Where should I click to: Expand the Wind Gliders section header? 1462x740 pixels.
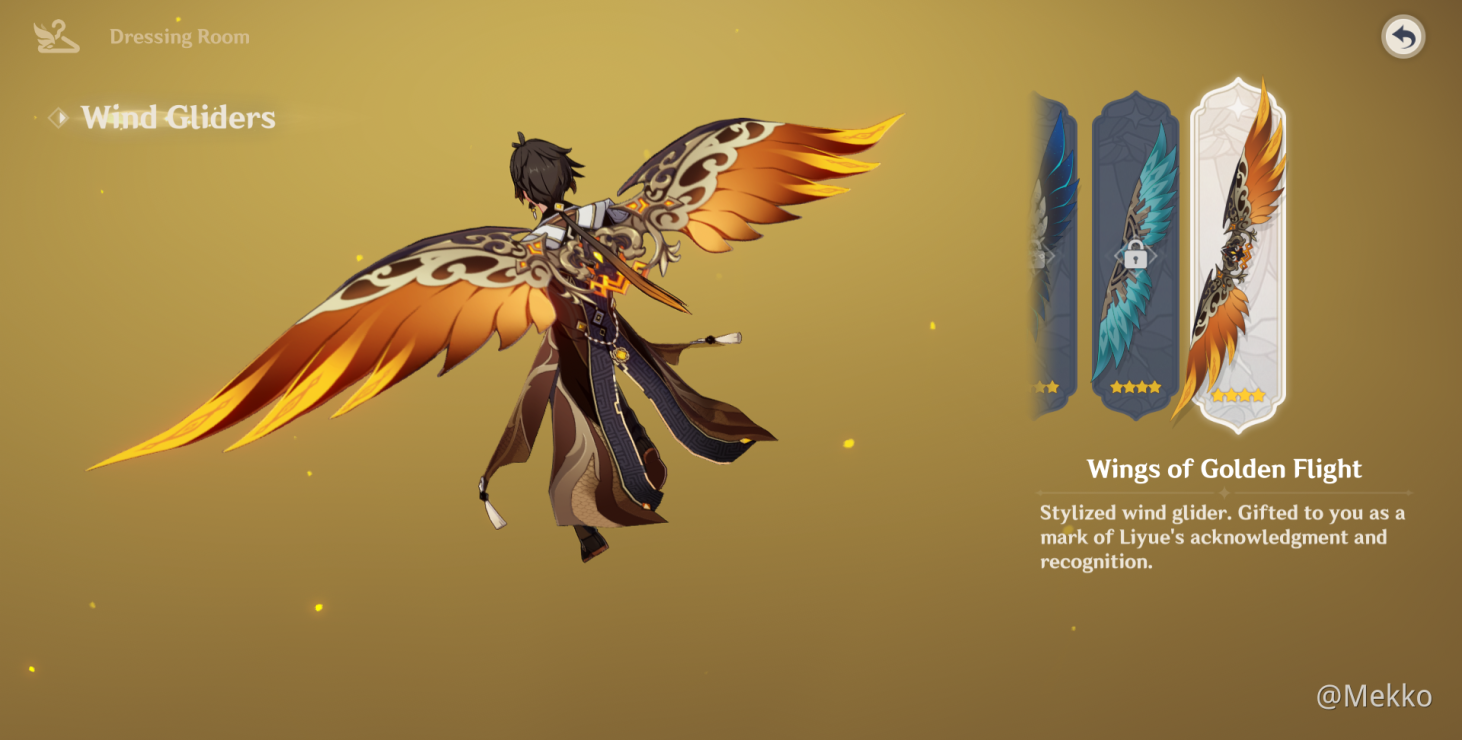coord(180,118)
